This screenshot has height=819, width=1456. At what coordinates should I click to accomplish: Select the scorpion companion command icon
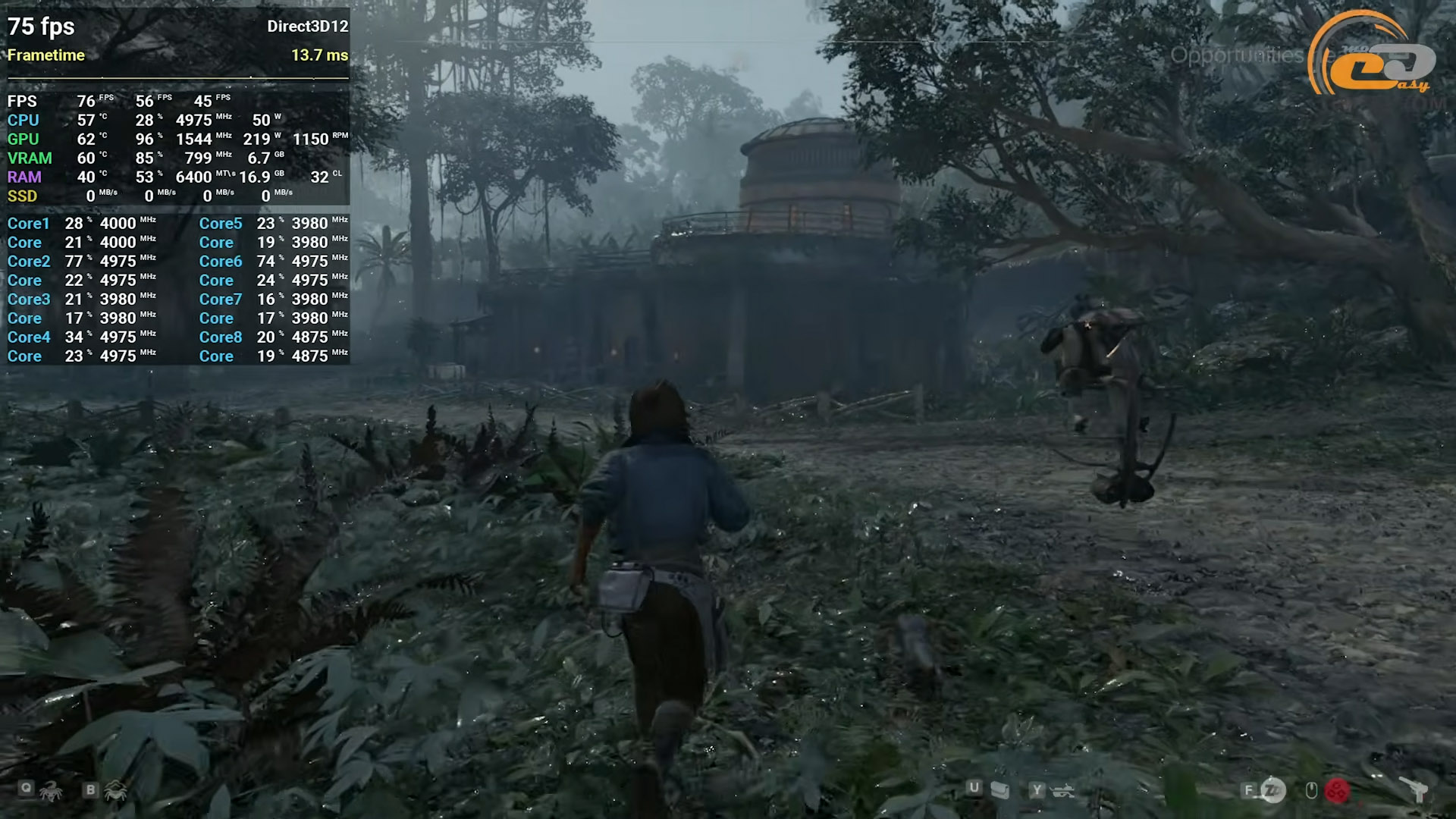(x=52, y=792)
